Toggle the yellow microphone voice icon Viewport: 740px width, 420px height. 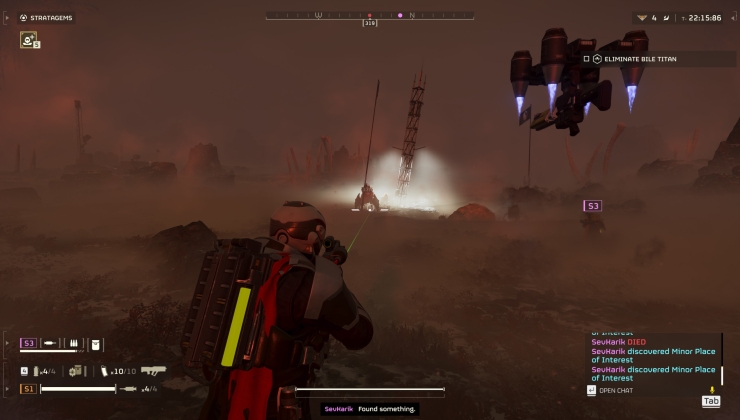[x=712, y=389]
